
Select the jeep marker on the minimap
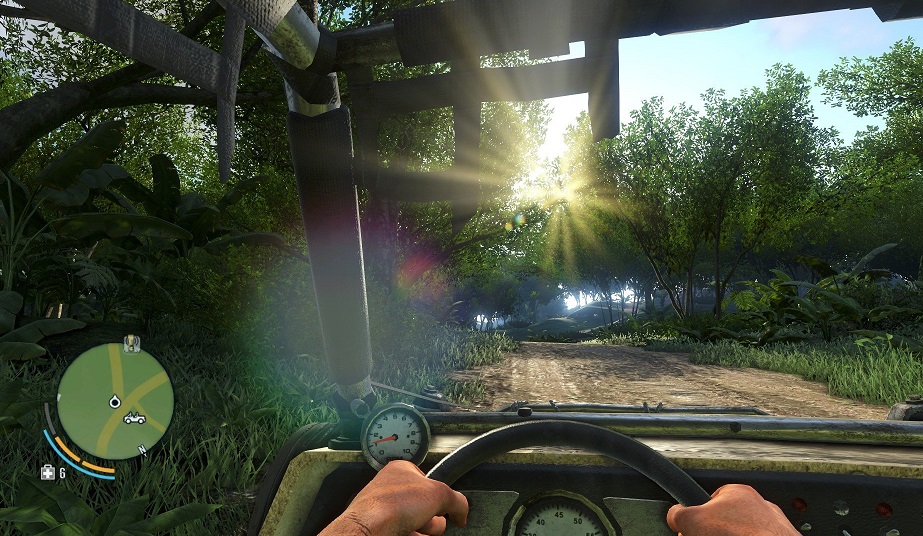[x=133, y=418]
